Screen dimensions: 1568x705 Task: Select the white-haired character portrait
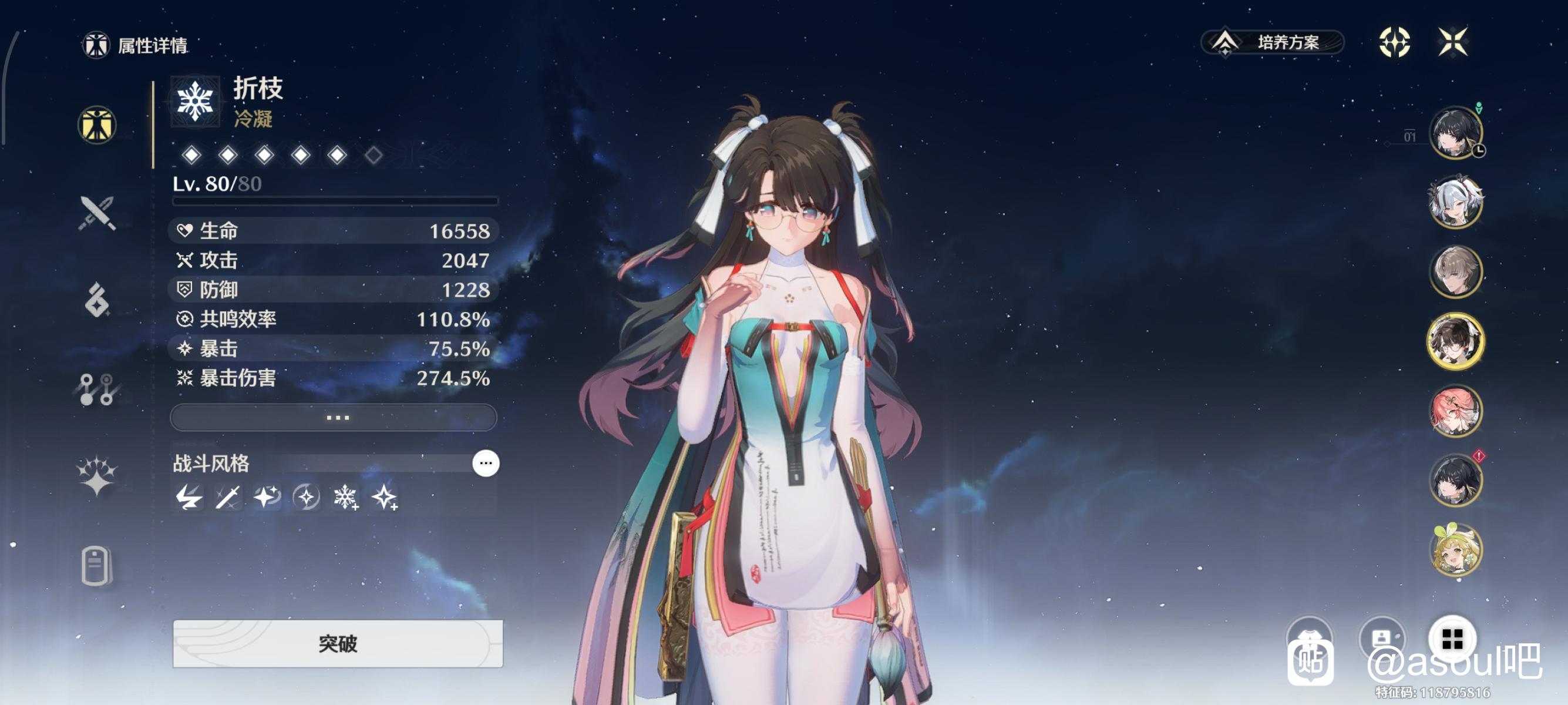click(1455, 202)
